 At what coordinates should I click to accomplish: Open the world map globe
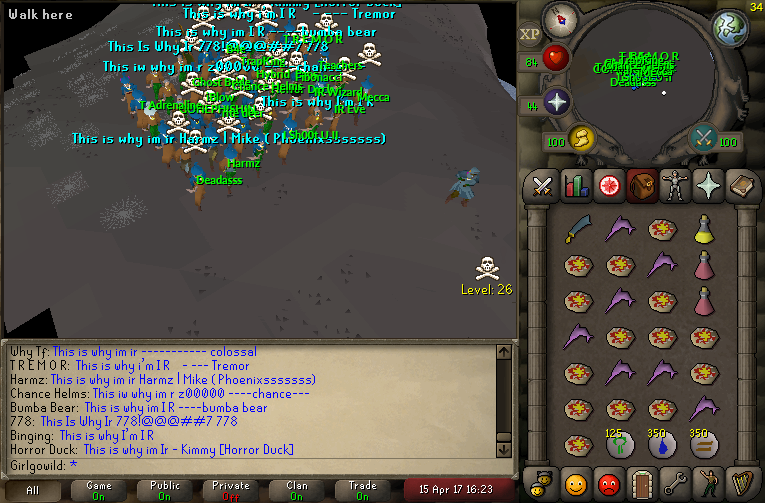pos(730,27)
